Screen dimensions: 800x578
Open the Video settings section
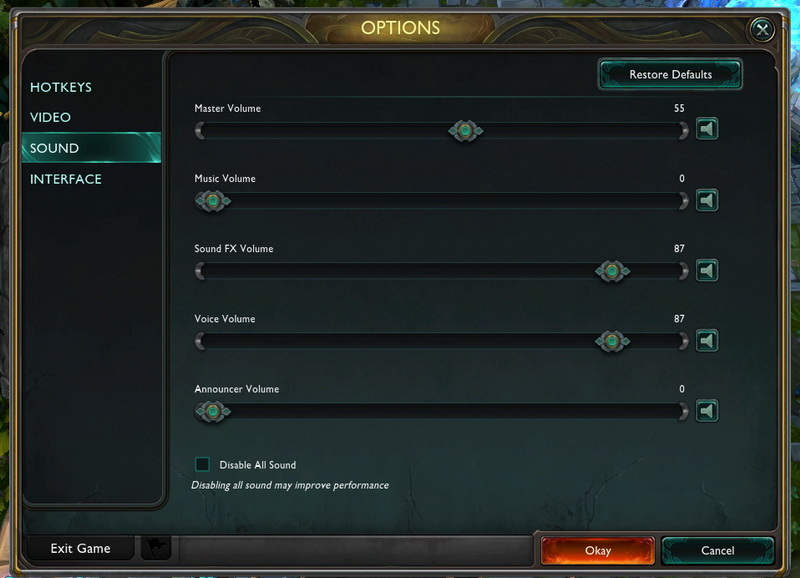point(51,117)
